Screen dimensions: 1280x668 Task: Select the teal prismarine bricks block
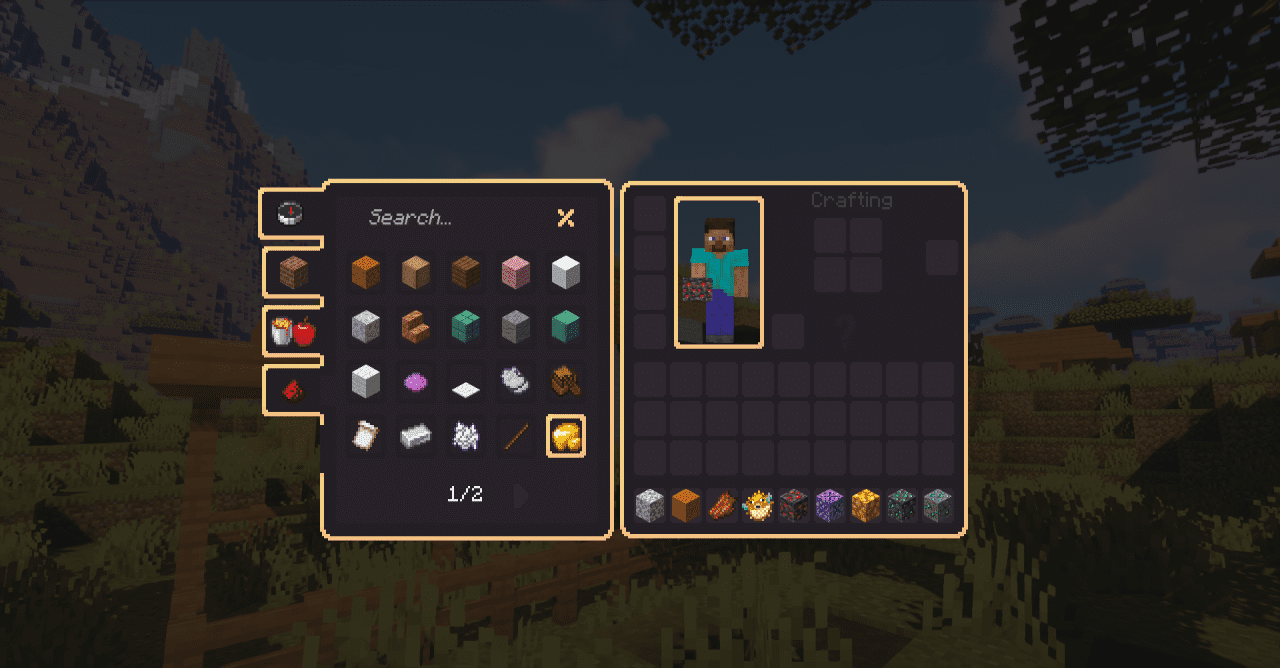(466, 327)
